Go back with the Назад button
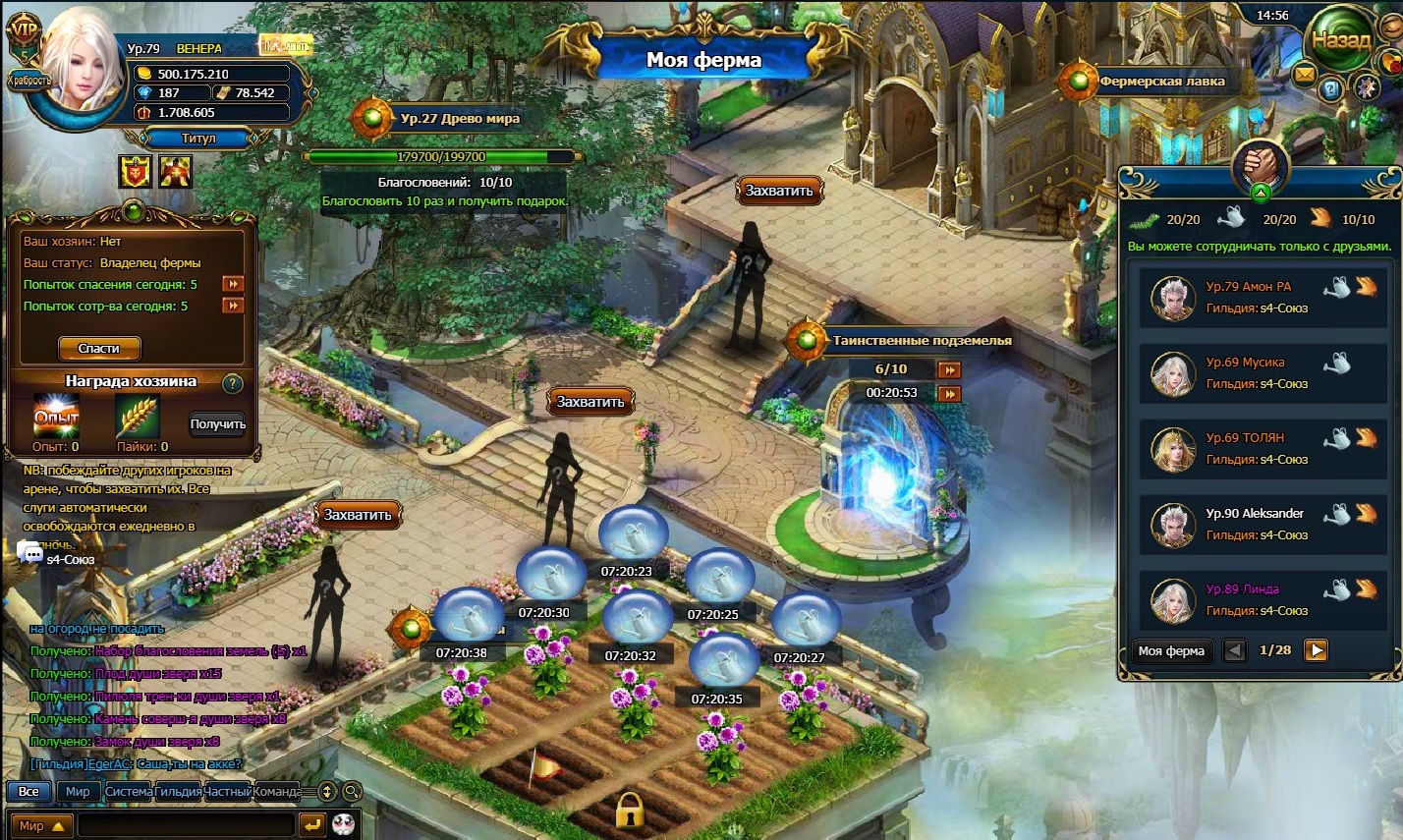 [1341, 41]
